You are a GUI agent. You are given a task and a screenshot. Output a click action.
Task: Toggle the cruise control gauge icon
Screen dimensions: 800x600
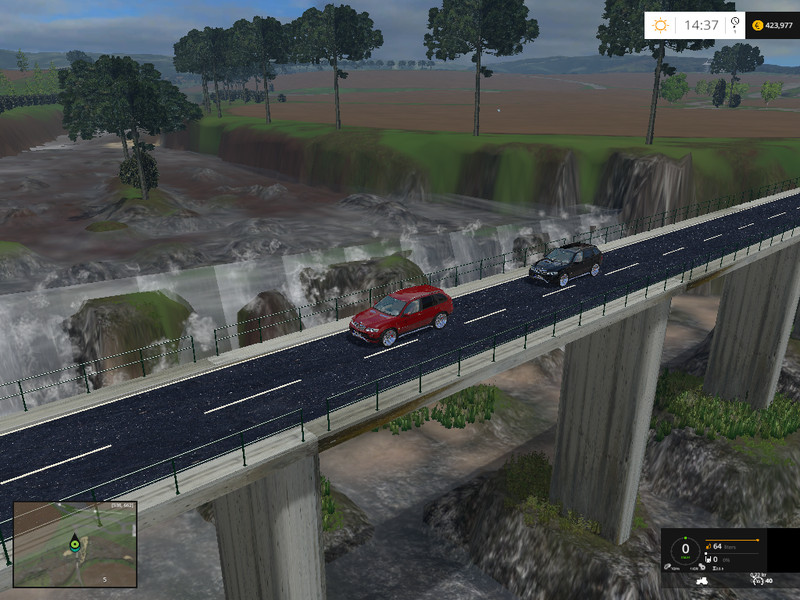coord(758,579)
